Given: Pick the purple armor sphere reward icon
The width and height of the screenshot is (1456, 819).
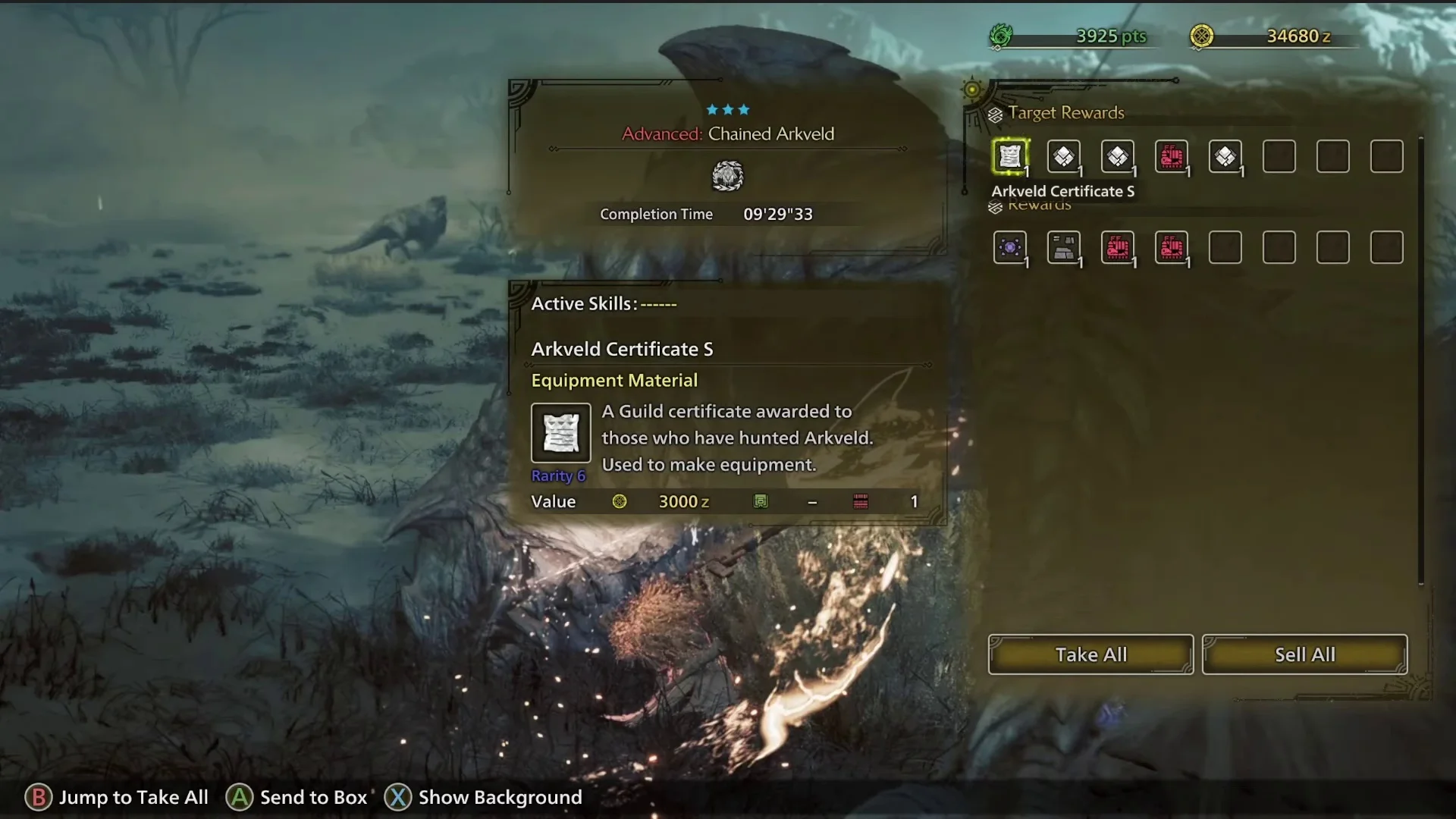Looking at the screenshot, I should (1011, 248).
